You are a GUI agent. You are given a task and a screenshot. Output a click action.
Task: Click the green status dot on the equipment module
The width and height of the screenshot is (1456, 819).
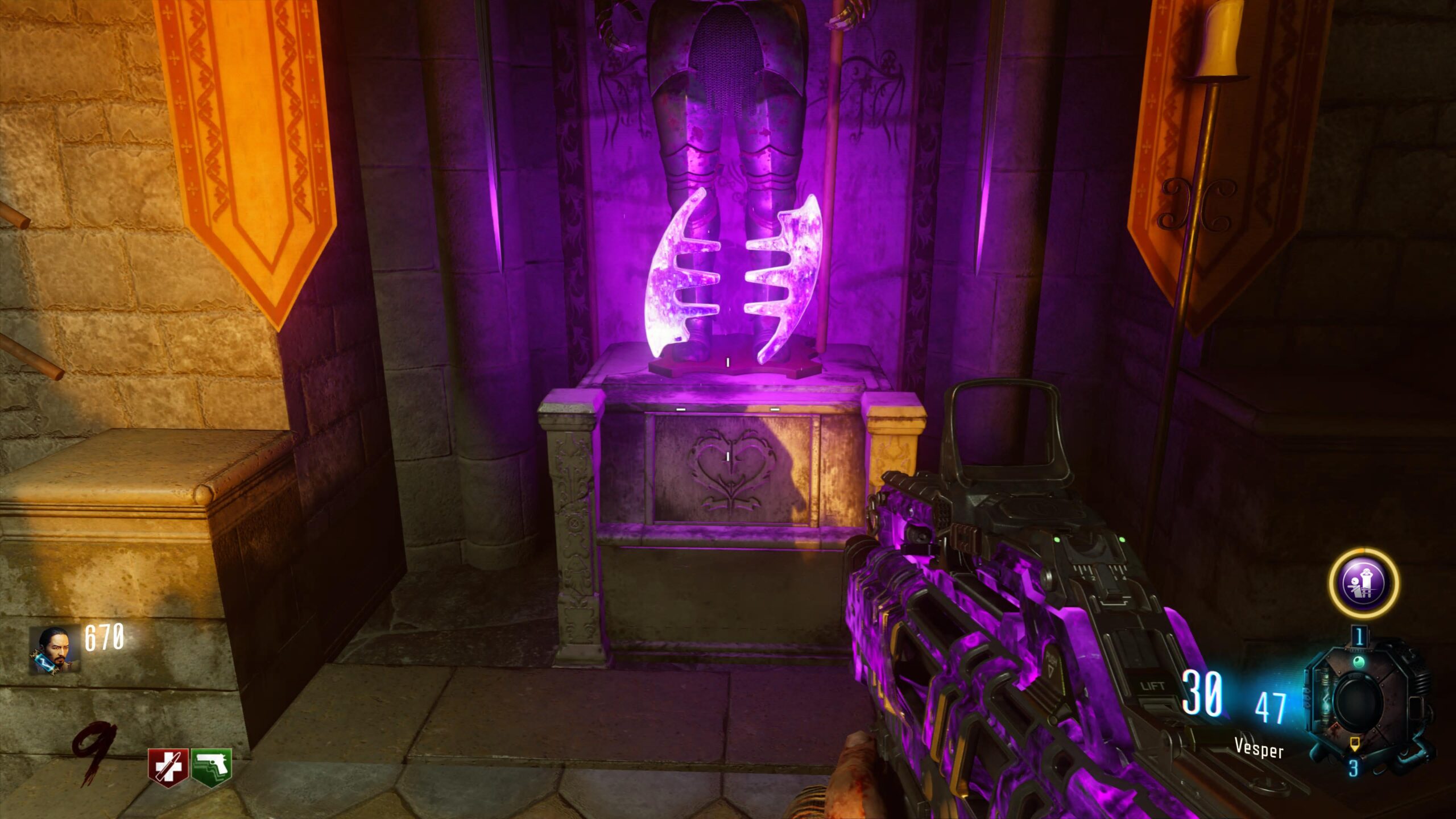point(1359,661)
